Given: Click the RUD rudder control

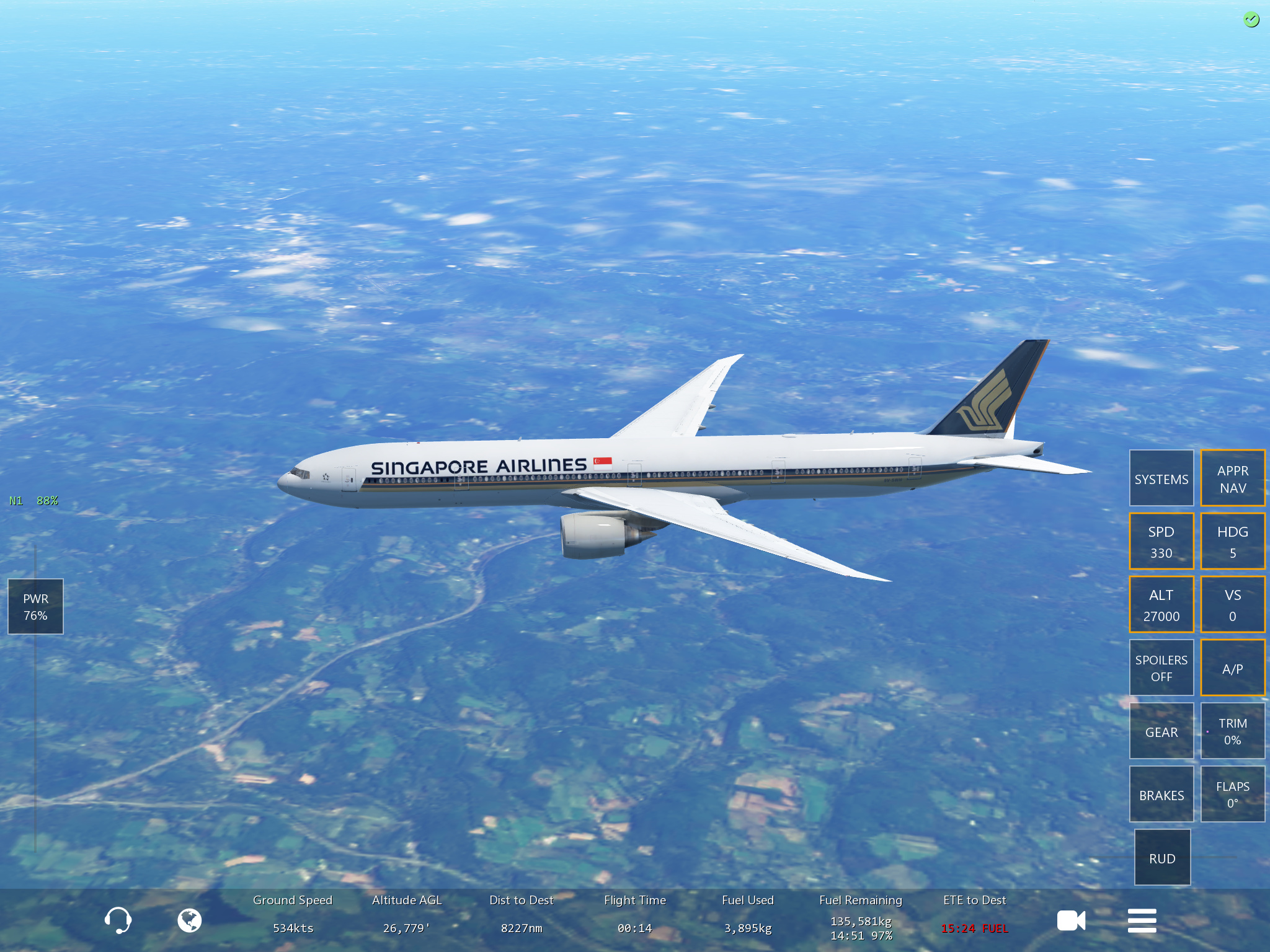Looking at the screenshot, I should click(1162, 858).
